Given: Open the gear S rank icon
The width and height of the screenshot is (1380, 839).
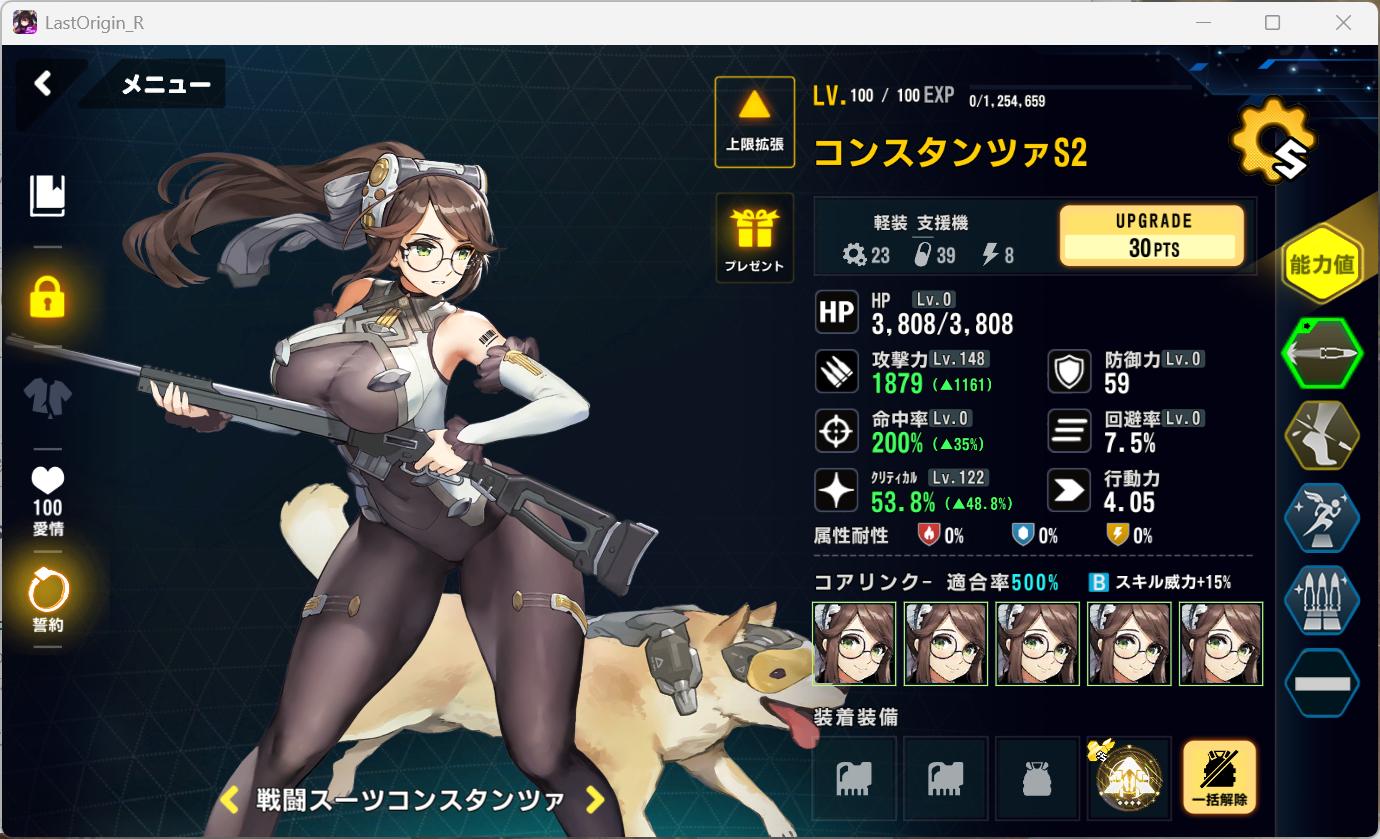Looking at the screenshot, I should coord(1272,141).
